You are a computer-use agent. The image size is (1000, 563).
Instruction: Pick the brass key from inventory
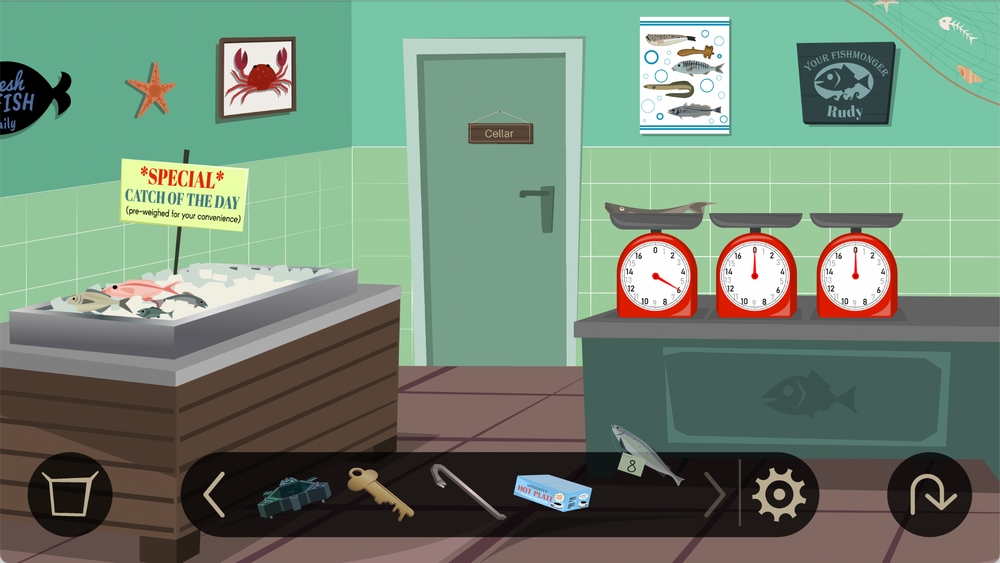[x=380, y=493]
